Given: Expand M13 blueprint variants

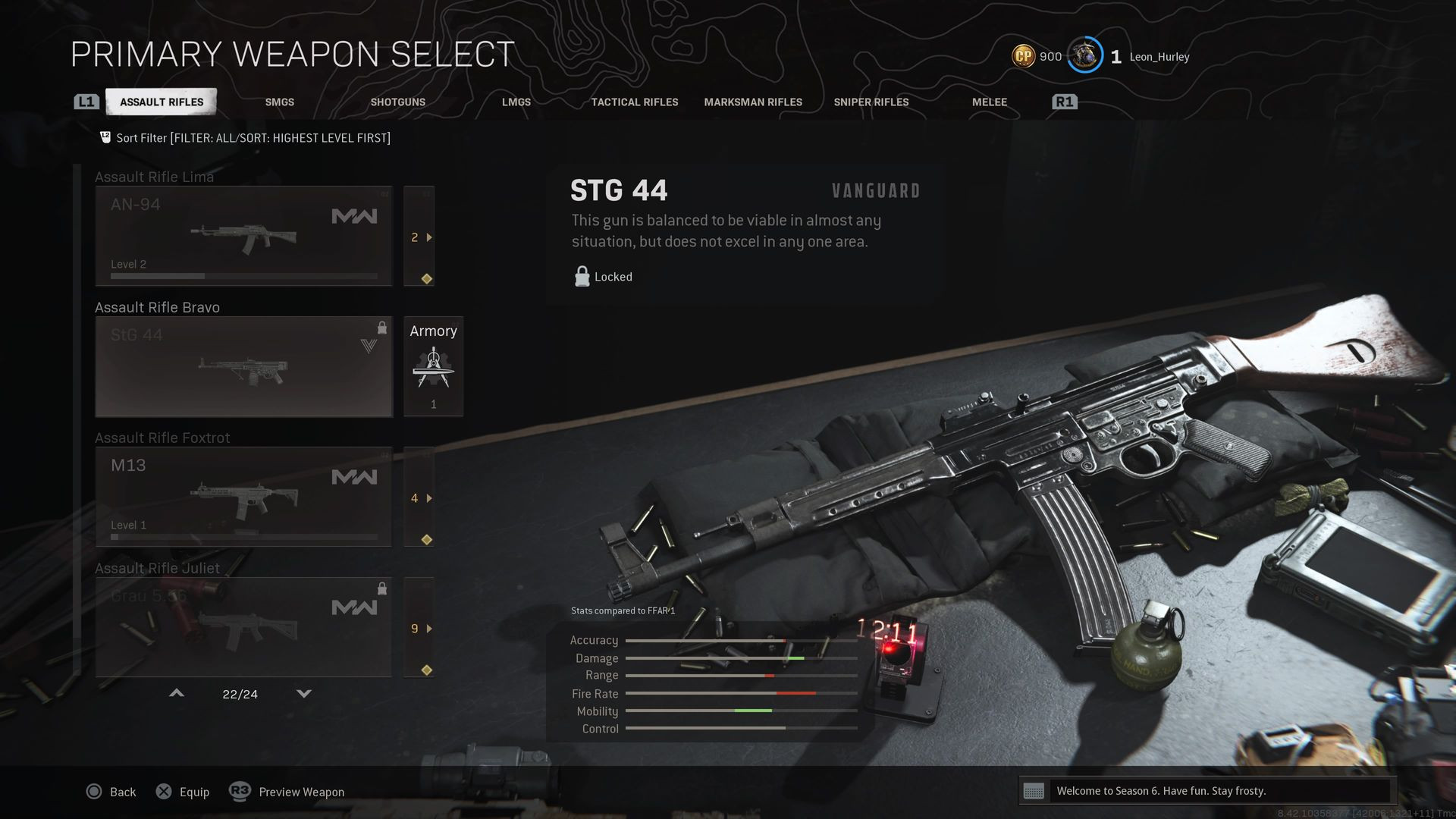Looking at the screenshot, I should [x=419, y=497].
